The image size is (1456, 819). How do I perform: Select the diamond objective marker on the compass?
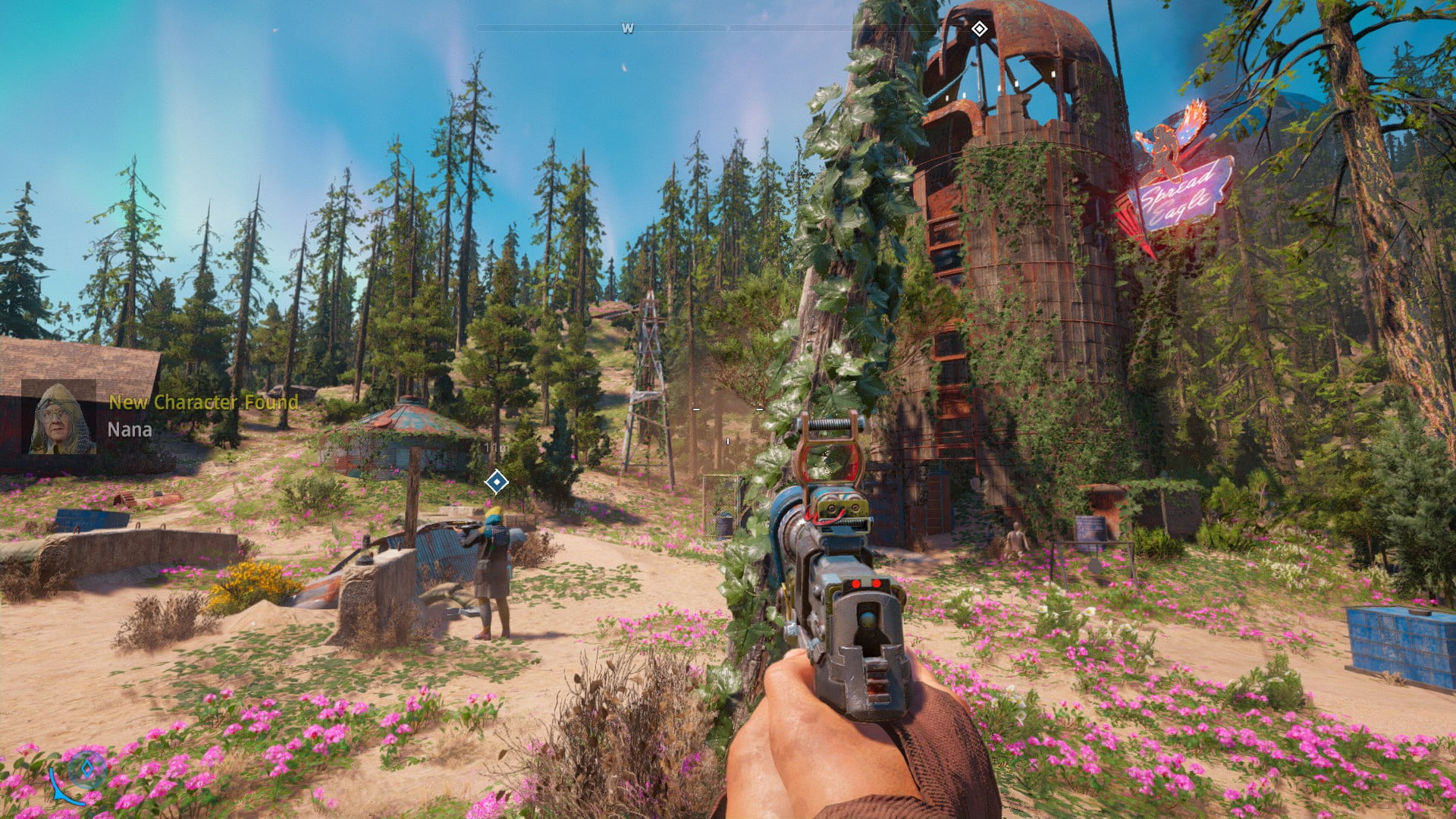tap(979, 30)
